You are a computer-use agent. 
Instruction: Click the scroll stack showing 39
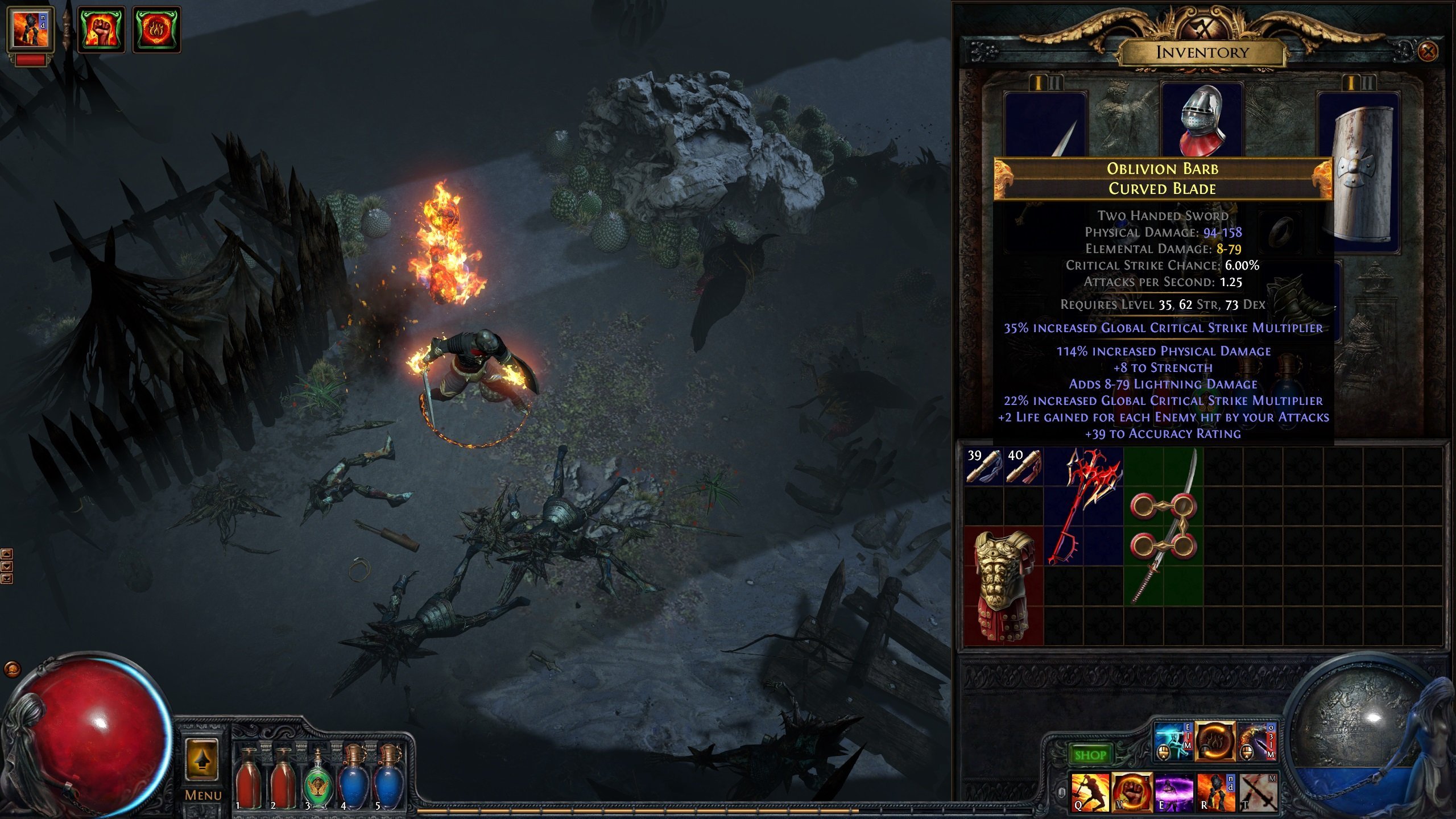(983, 466)
